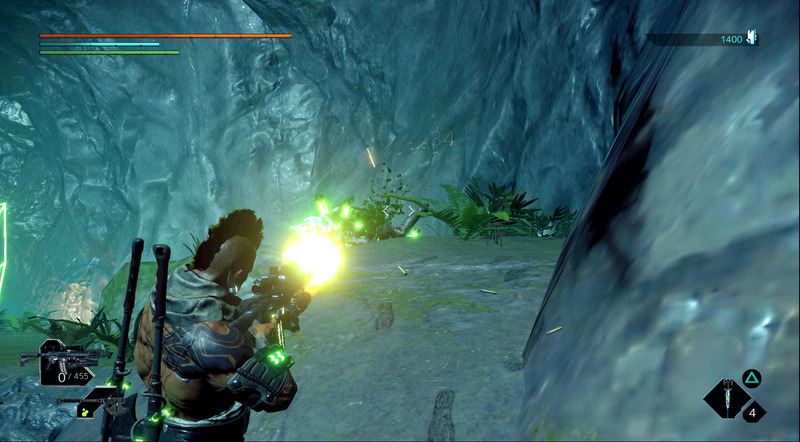Click the currency shard icon beside 1400
Viewport: 800px width, 442px height.
(x=752, y=38)
